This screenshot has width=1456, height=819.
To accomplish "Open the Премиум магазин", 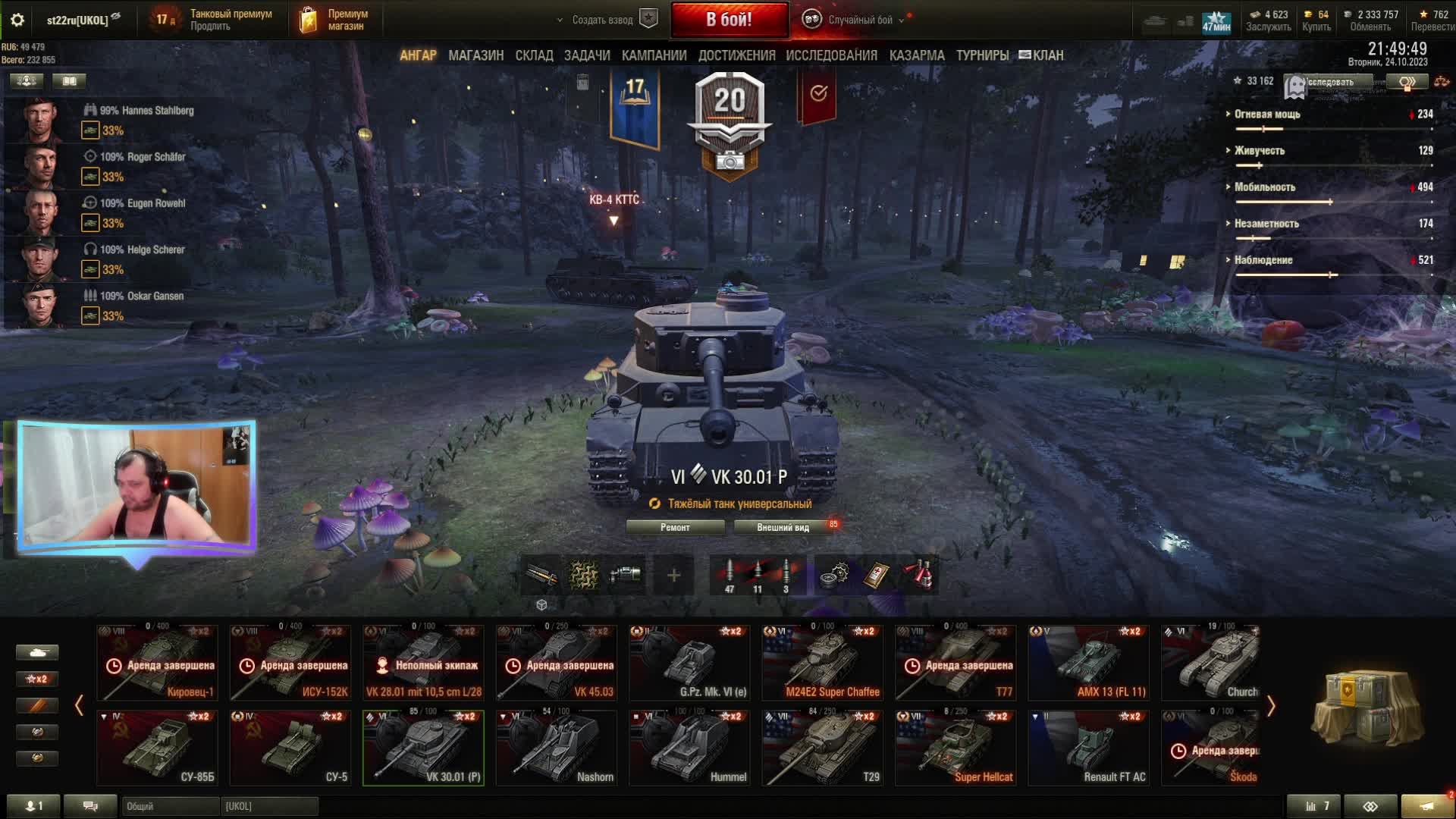I will pos(334,20).
